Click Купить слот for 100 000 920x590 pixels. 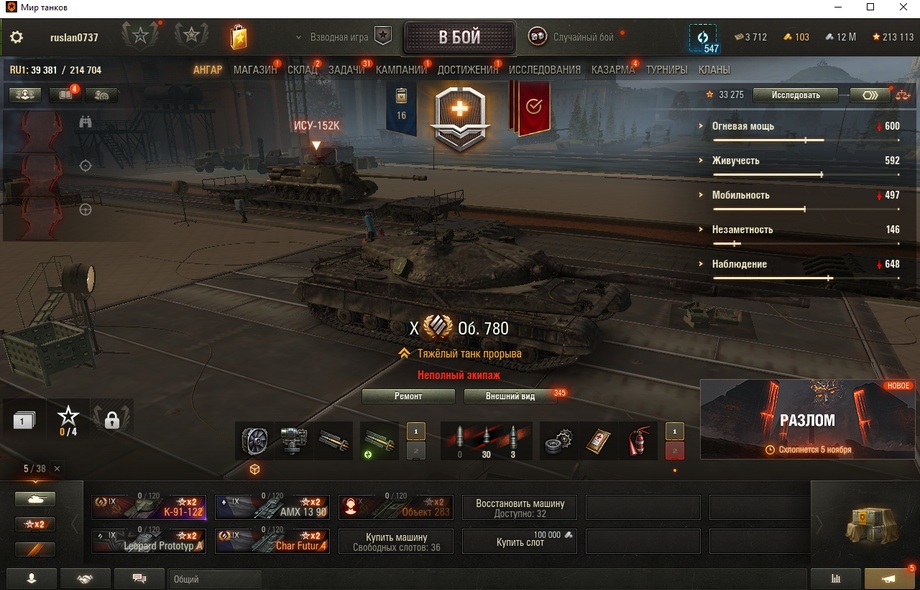(520, 541)
